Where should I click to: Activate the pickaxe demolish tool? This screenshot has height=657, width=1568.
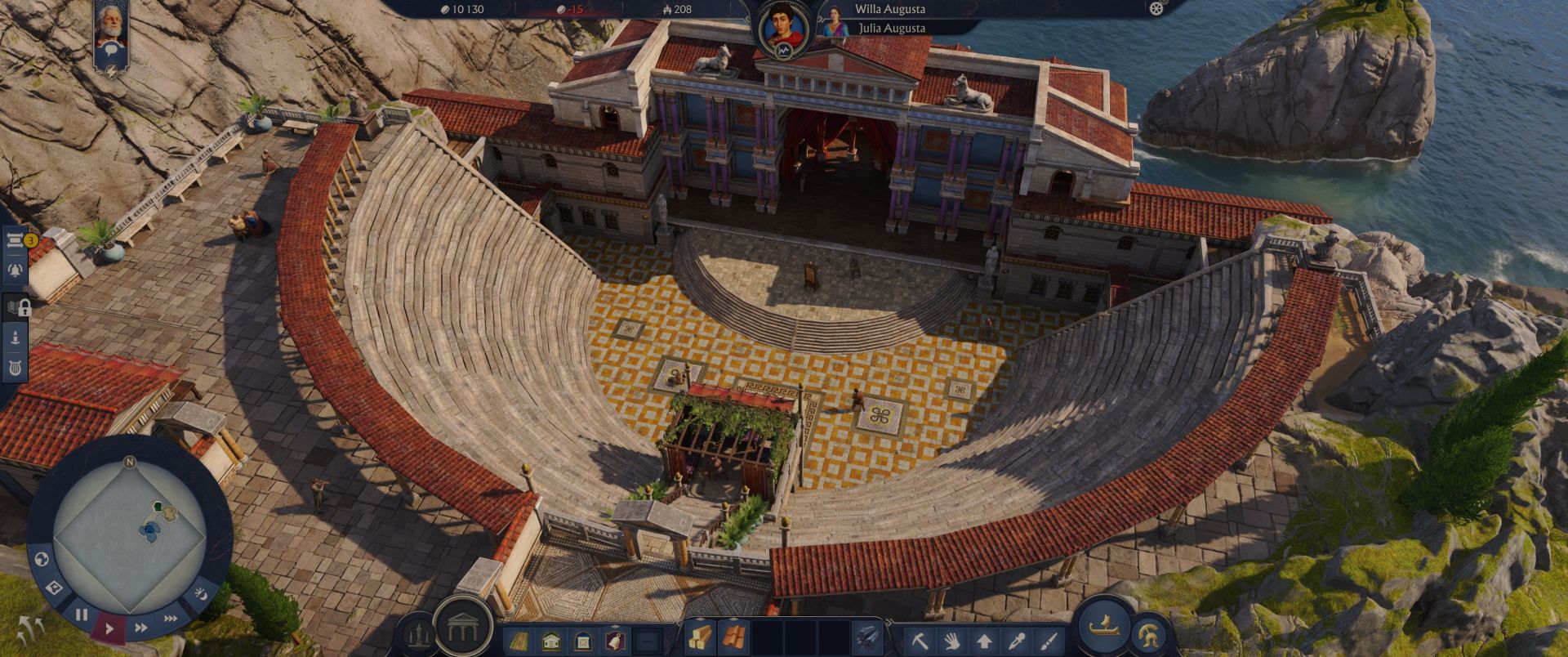tap(920, 641)
